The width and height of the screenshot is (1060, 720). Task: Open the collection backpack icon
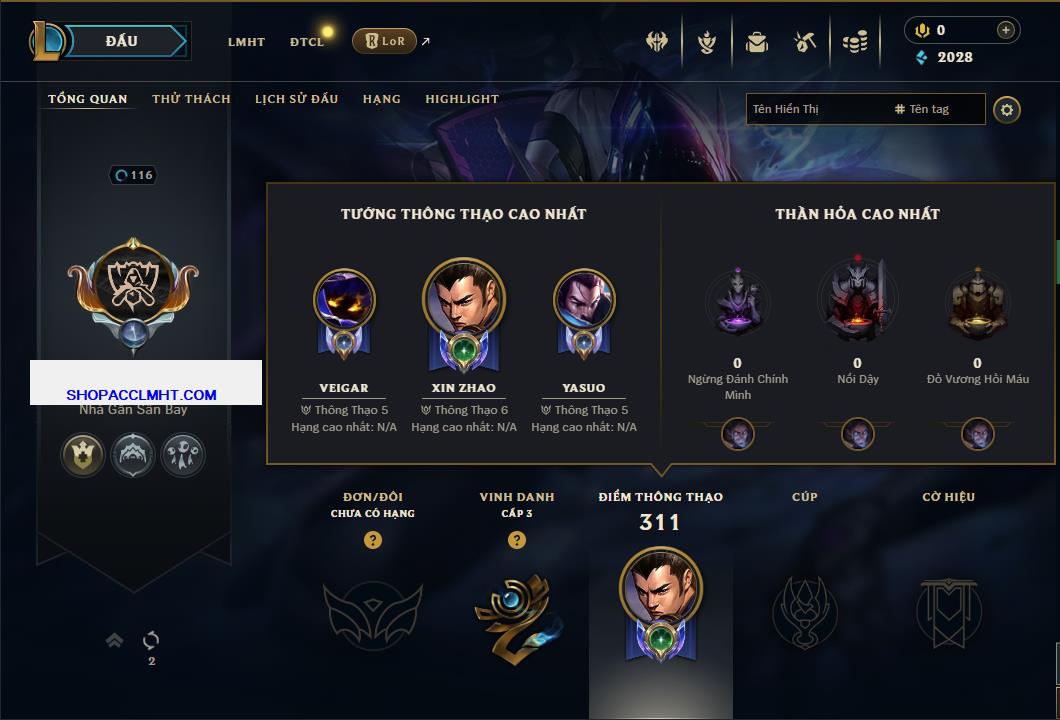click(x=756, y=42)
